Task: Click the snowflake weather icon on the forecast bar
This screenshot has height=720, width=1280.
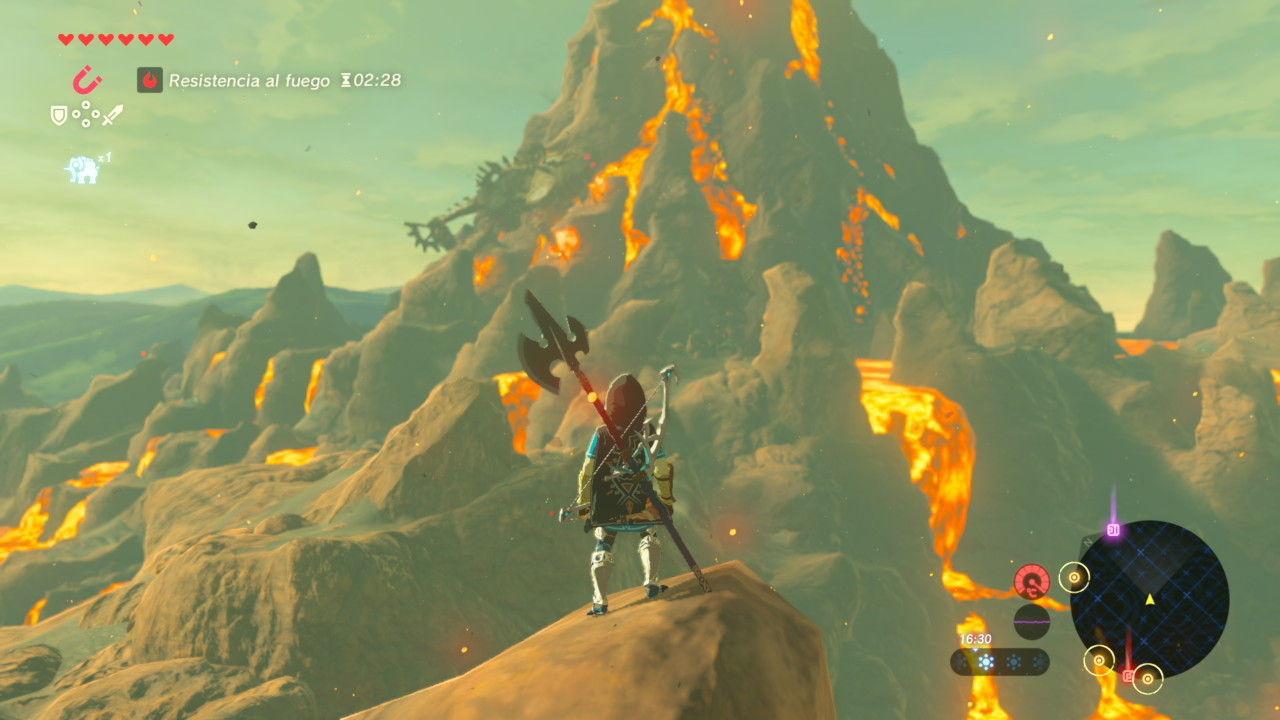Action: click(985, 661)
